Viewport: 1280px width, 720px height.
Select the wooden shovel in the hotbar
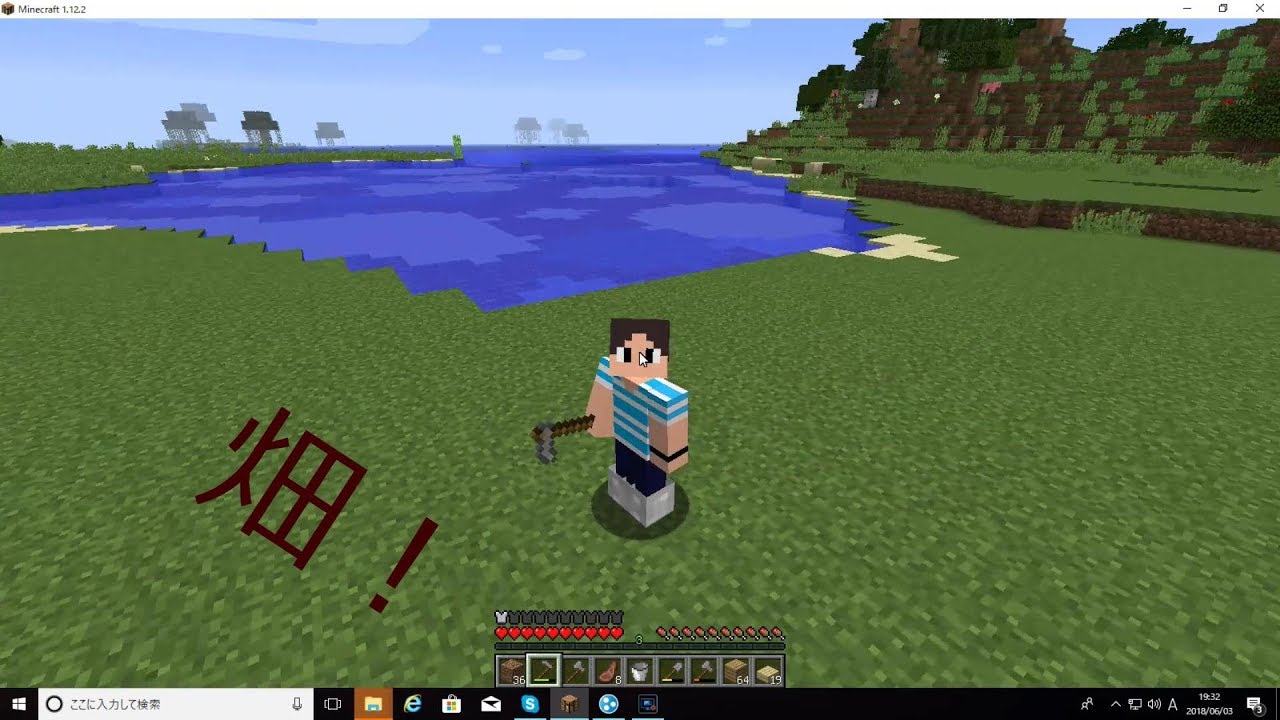[x=671, y=670]
